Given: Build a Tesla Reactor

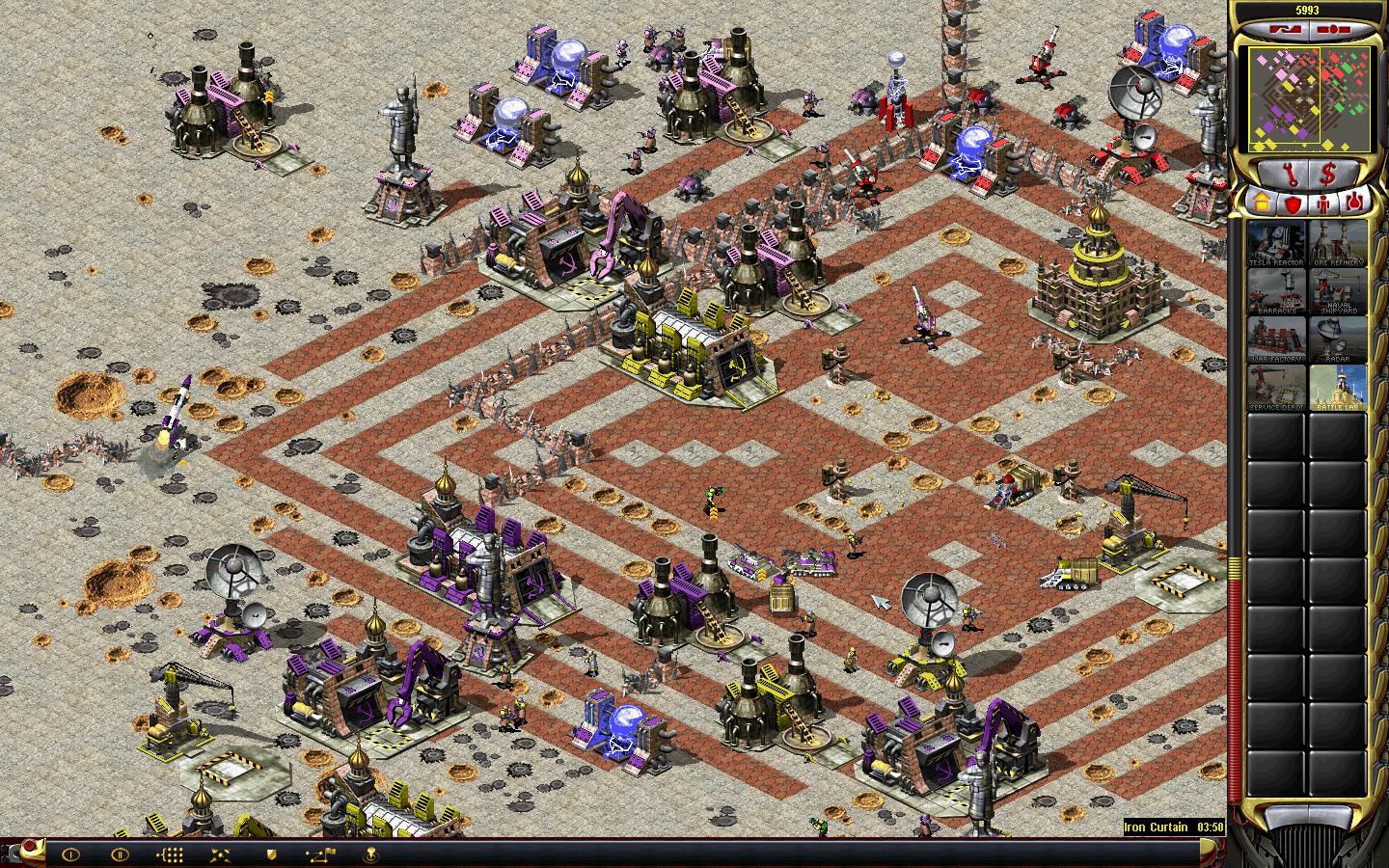Looking at the screenshot, I should 1276,244.
